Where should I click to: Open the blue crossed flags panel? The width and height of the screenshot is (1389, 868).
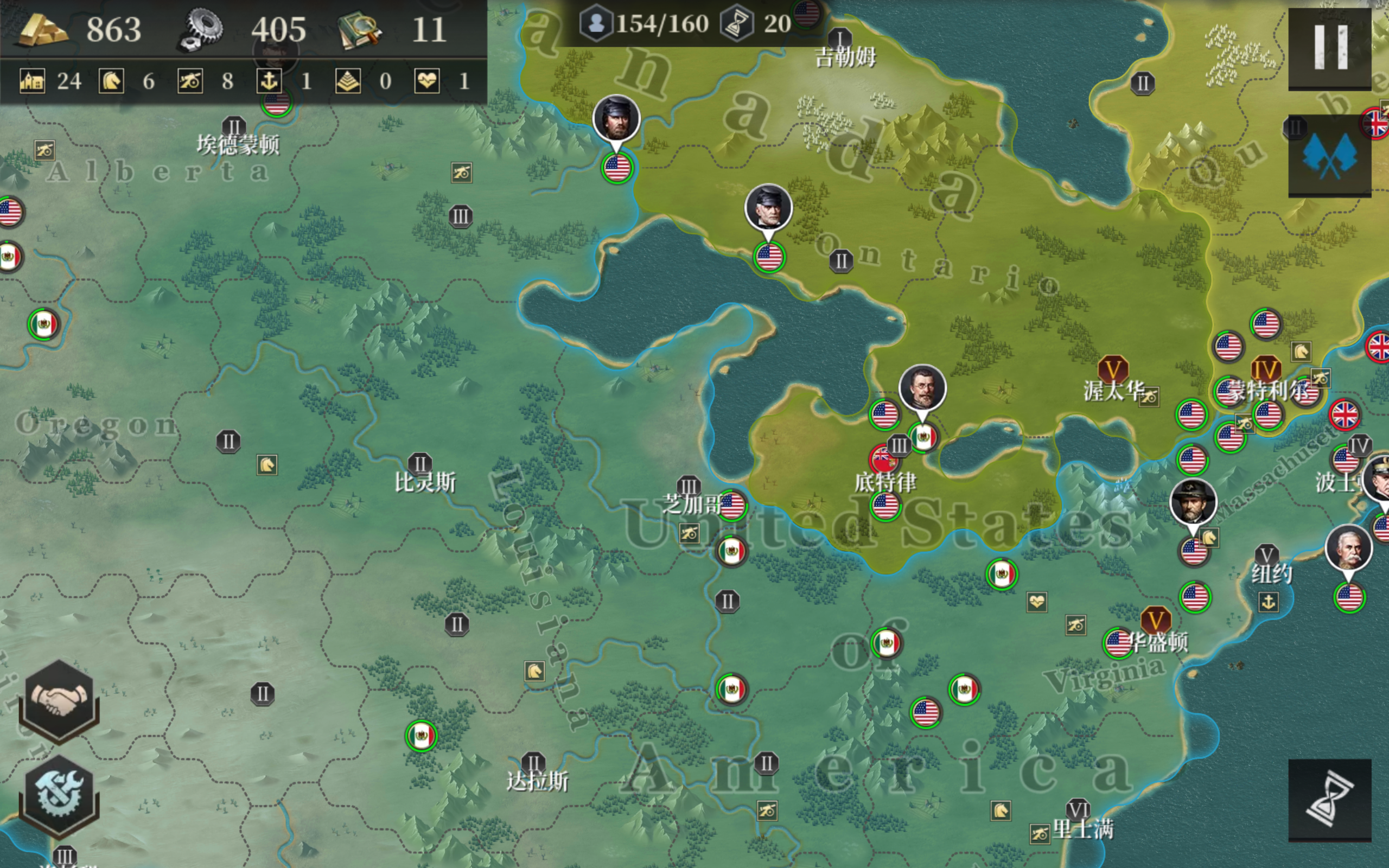click(x=1329, y=156)
